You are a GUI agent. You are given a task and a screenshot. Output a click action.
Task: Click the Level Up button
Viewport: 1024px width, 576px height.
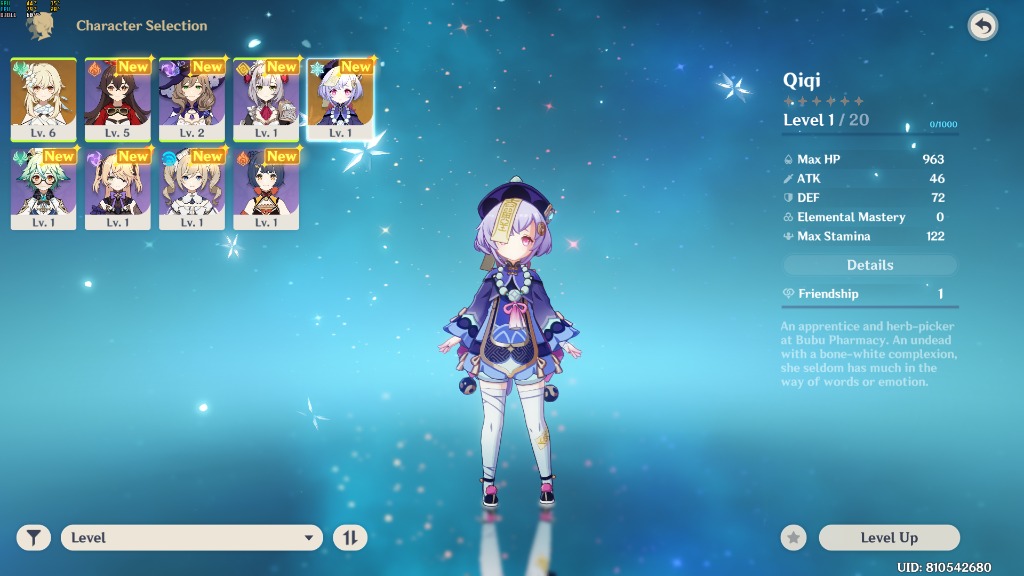tap(889, 538)
